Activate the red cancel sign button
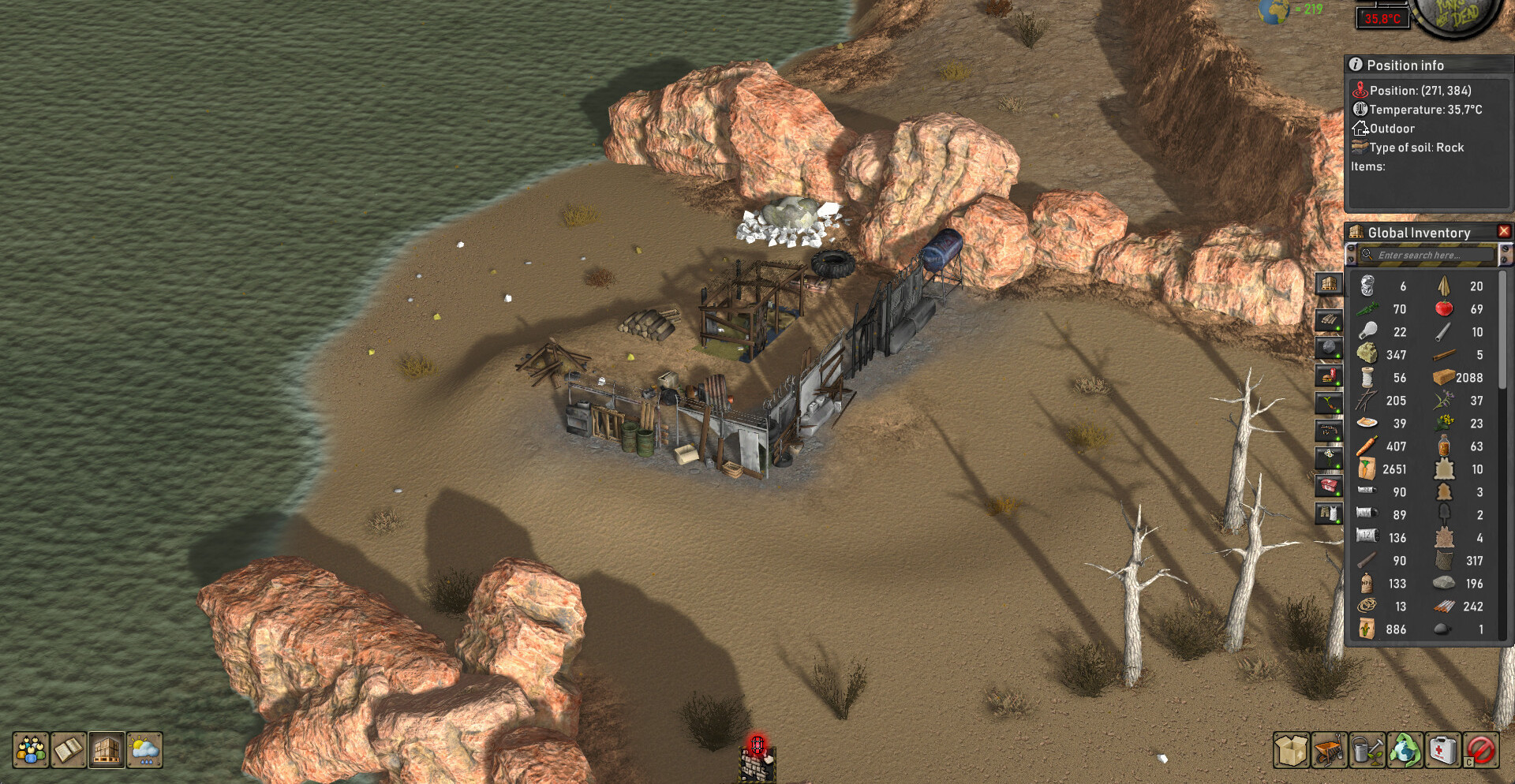The image size is (1515, 784). point(1481,750)
